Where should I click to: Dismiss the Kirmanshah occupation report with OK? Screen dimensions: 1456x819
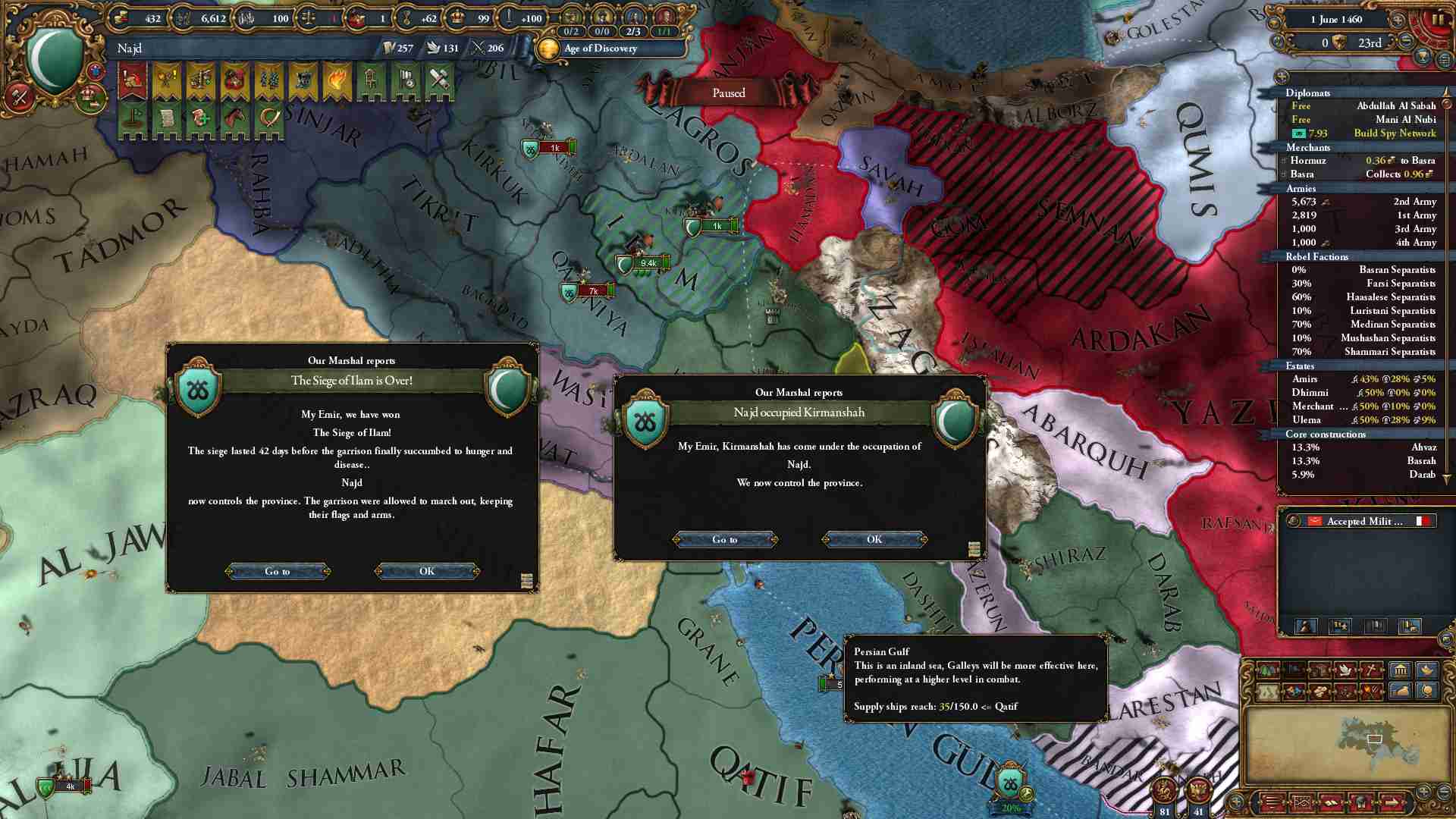874,539
